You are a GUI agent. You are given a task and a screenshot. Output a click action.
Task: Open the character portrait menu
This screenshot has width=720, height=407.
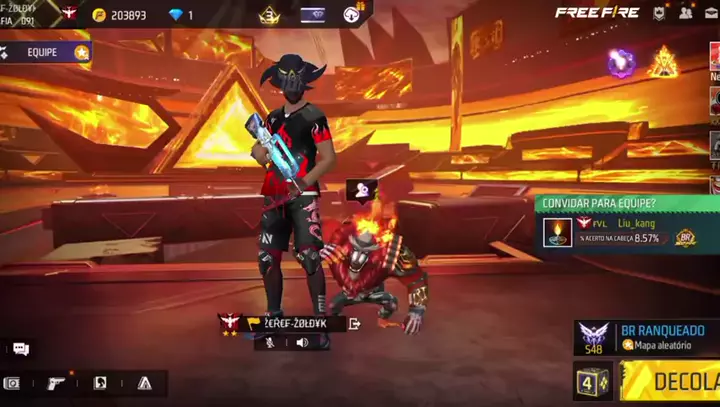[100, 383]
